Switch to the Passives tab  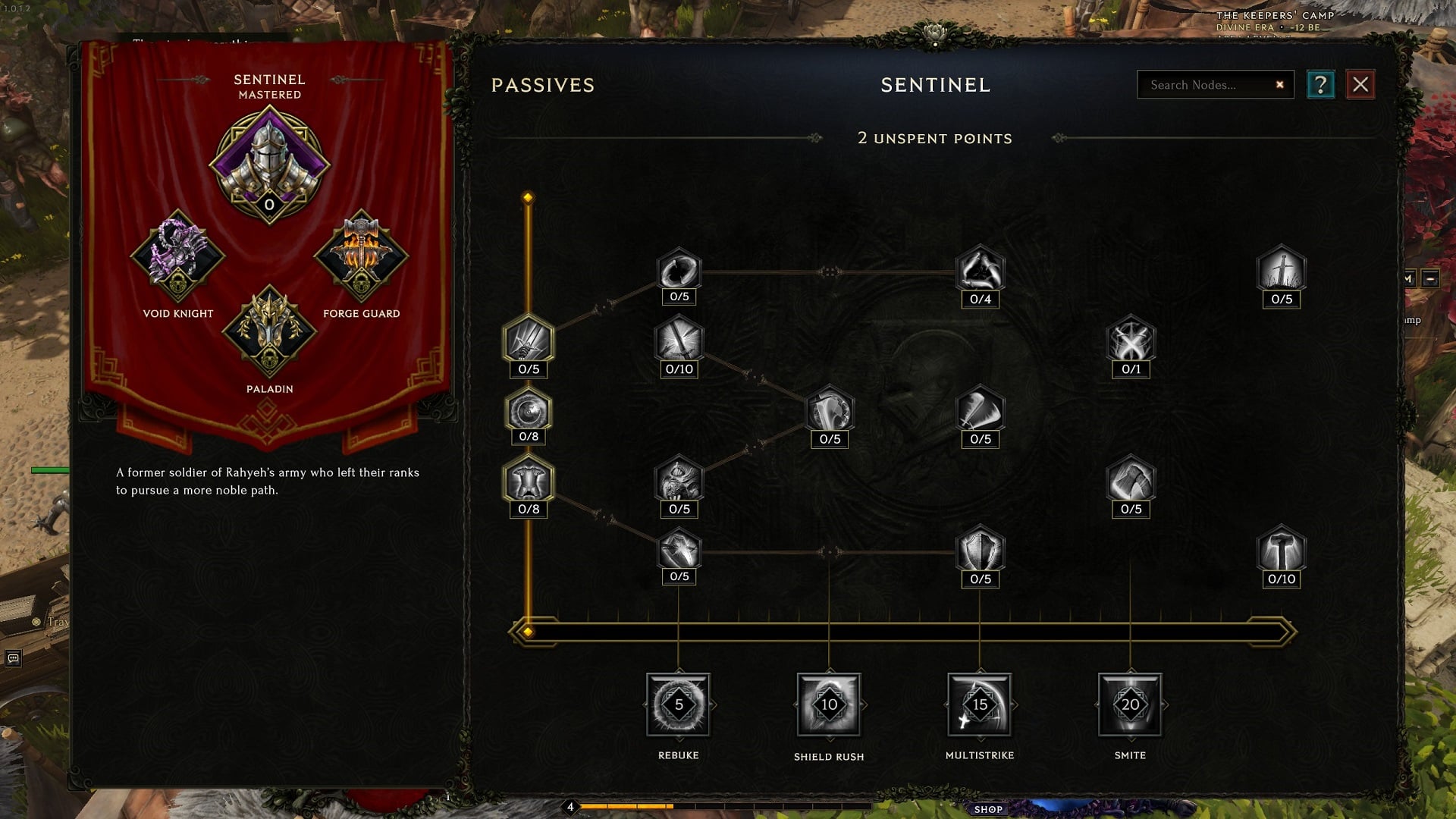[543, 85]
